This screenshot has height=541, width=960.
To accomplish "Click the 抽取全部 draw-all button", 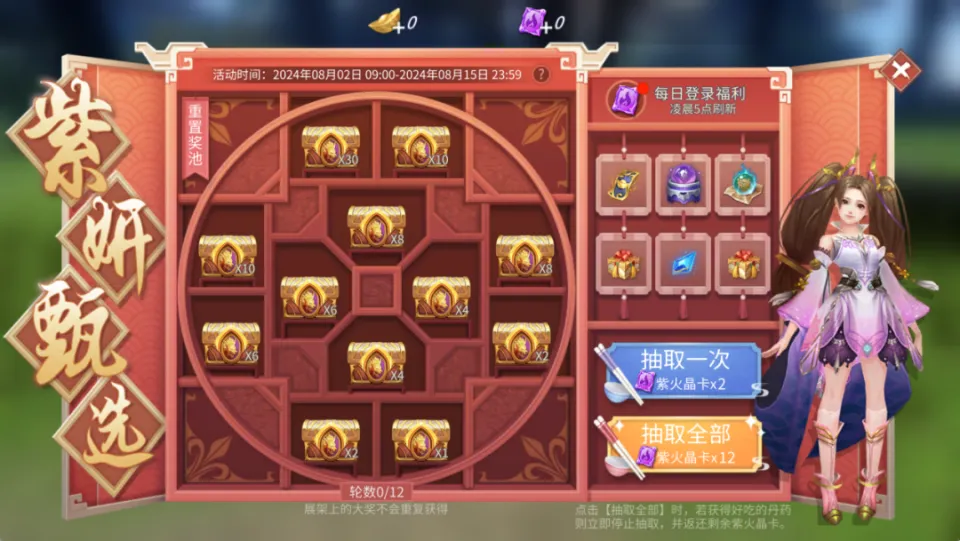I will pyautogui.click(x=684, y=443).
